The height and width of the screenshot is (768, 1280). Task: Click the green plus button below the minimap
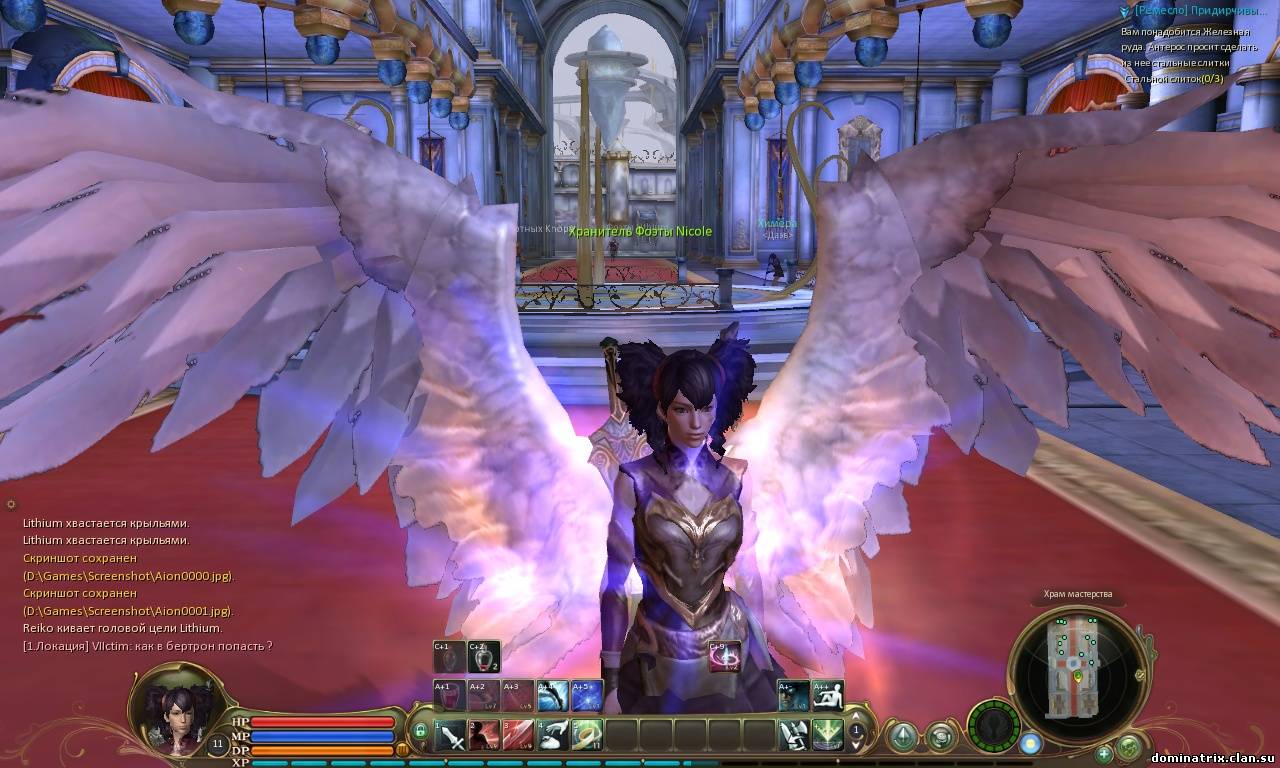click(1104, 753)
